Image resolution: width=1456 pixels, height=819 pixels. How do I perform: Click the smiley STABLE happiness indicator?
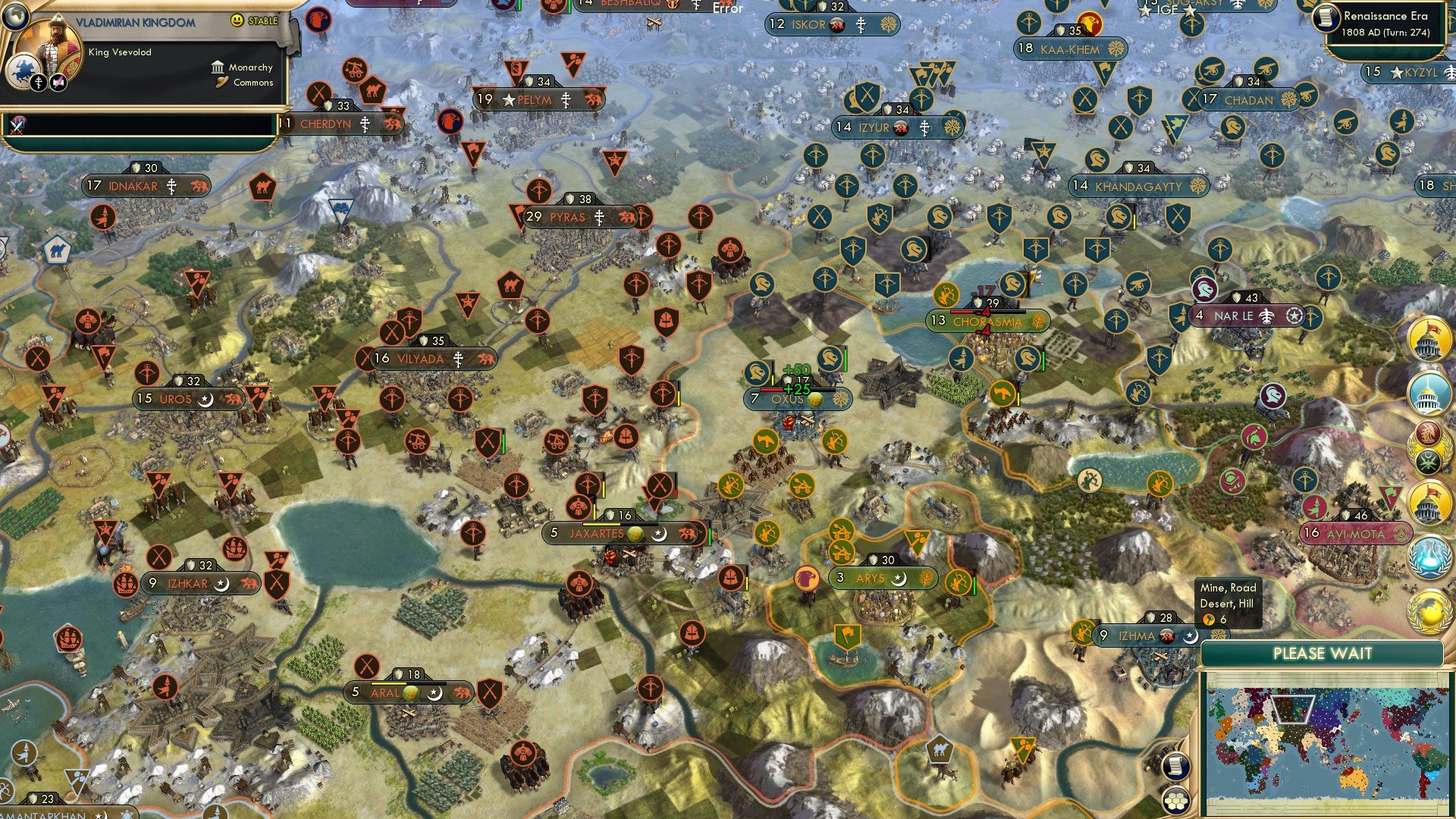click(x=236, y=20)
